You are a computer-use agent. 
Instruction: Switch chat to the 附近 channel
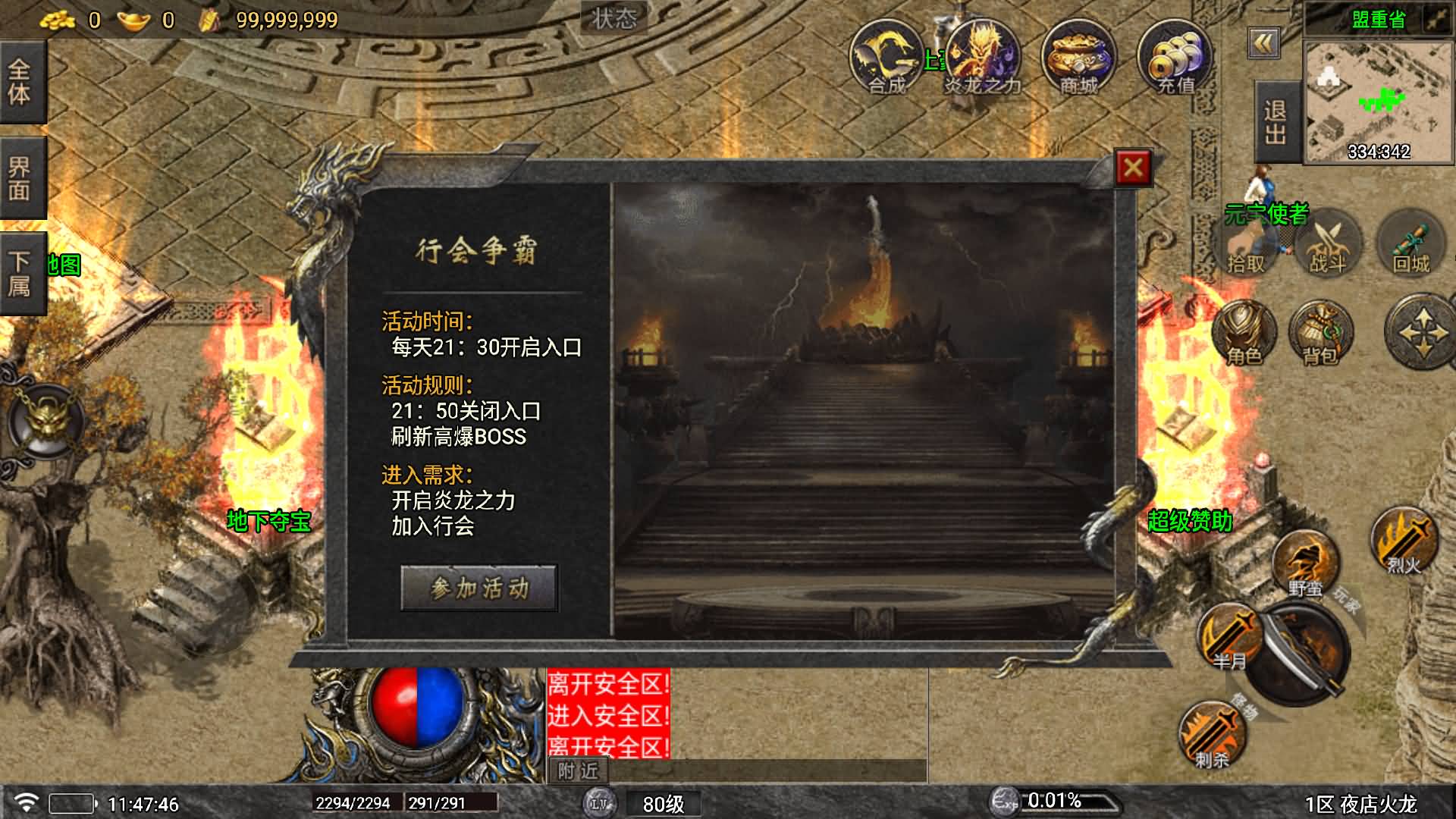578,771
